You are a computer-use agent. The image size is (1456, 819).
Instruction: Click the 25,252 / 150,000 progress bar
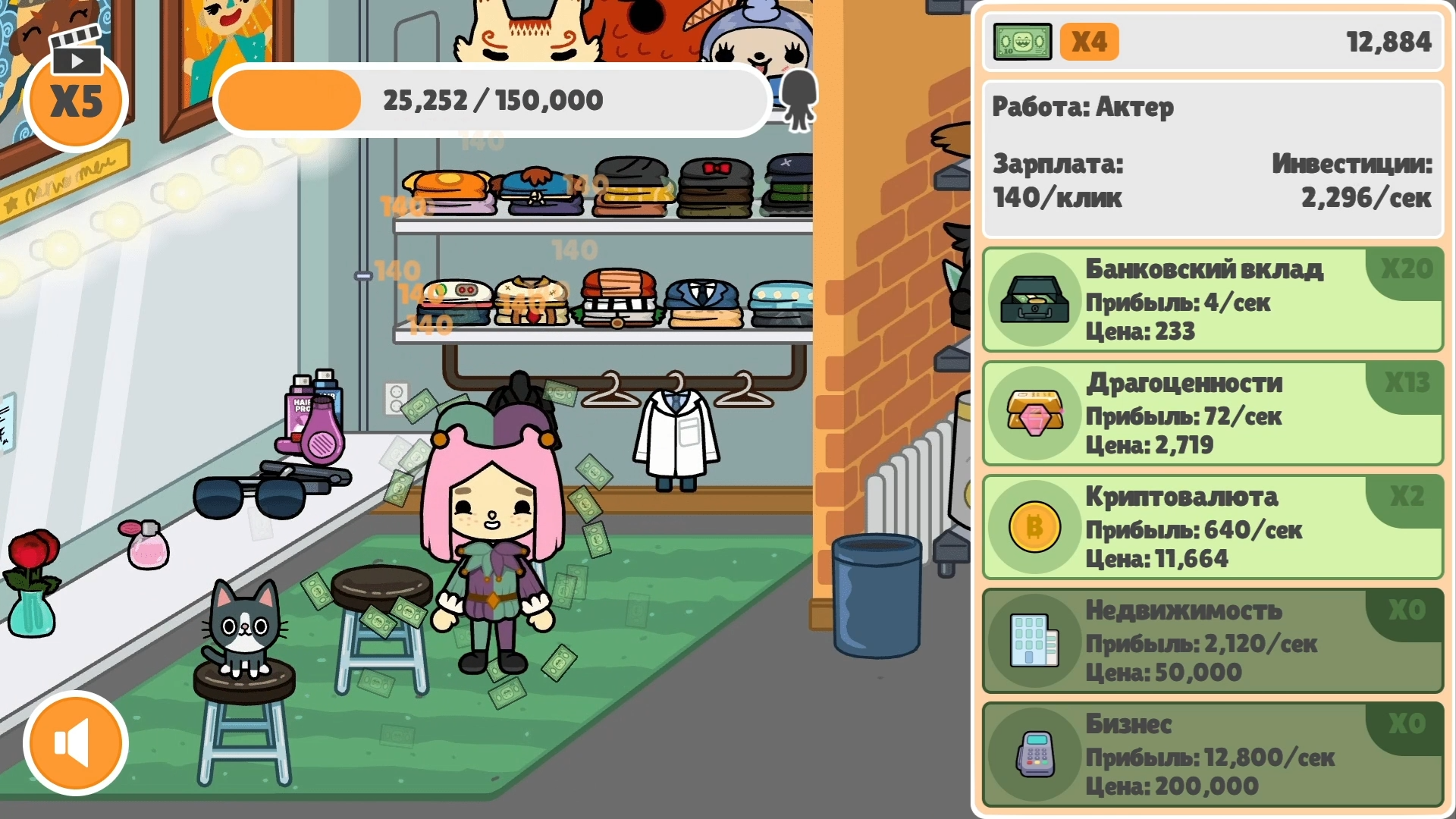point(491,99)
